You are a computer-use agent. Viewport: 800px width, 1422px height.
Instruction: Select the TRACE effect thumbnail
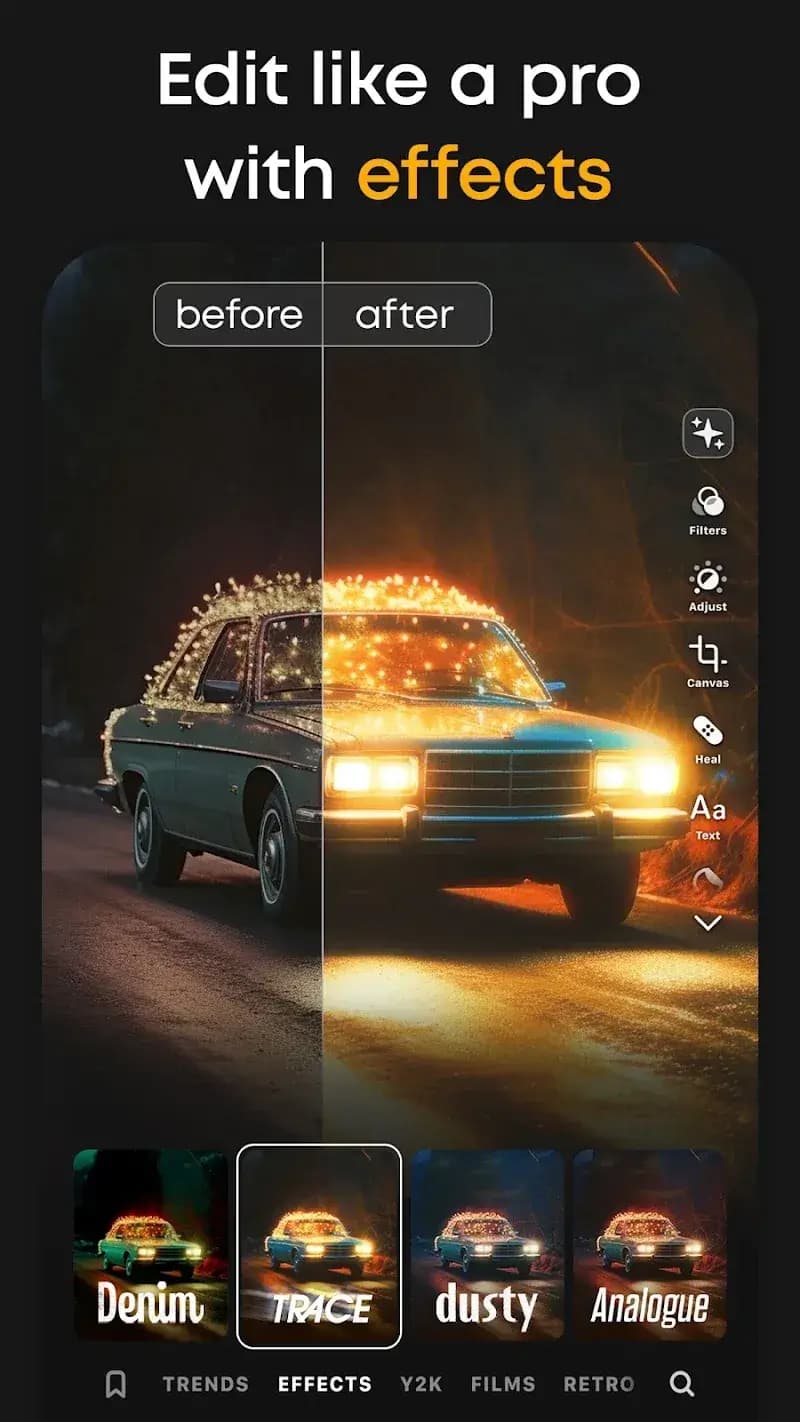[319, 1246]
